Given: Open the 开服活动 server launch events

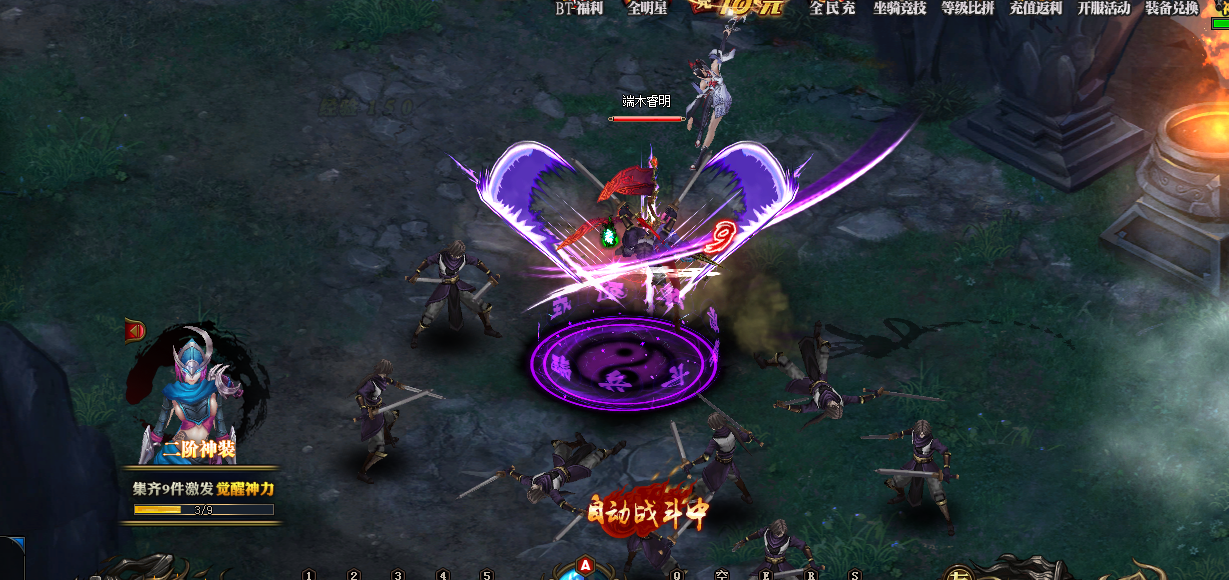Looking at the screenshot, I should coord(1103,8).
